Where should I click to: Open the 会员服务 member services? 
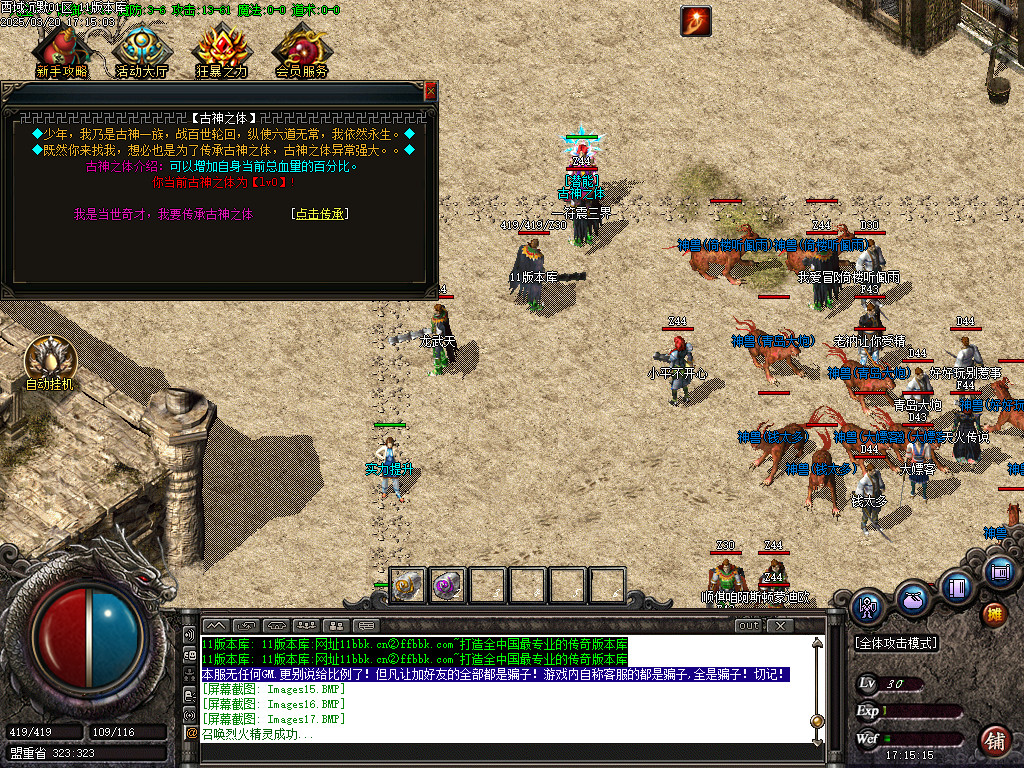(301, 50)
